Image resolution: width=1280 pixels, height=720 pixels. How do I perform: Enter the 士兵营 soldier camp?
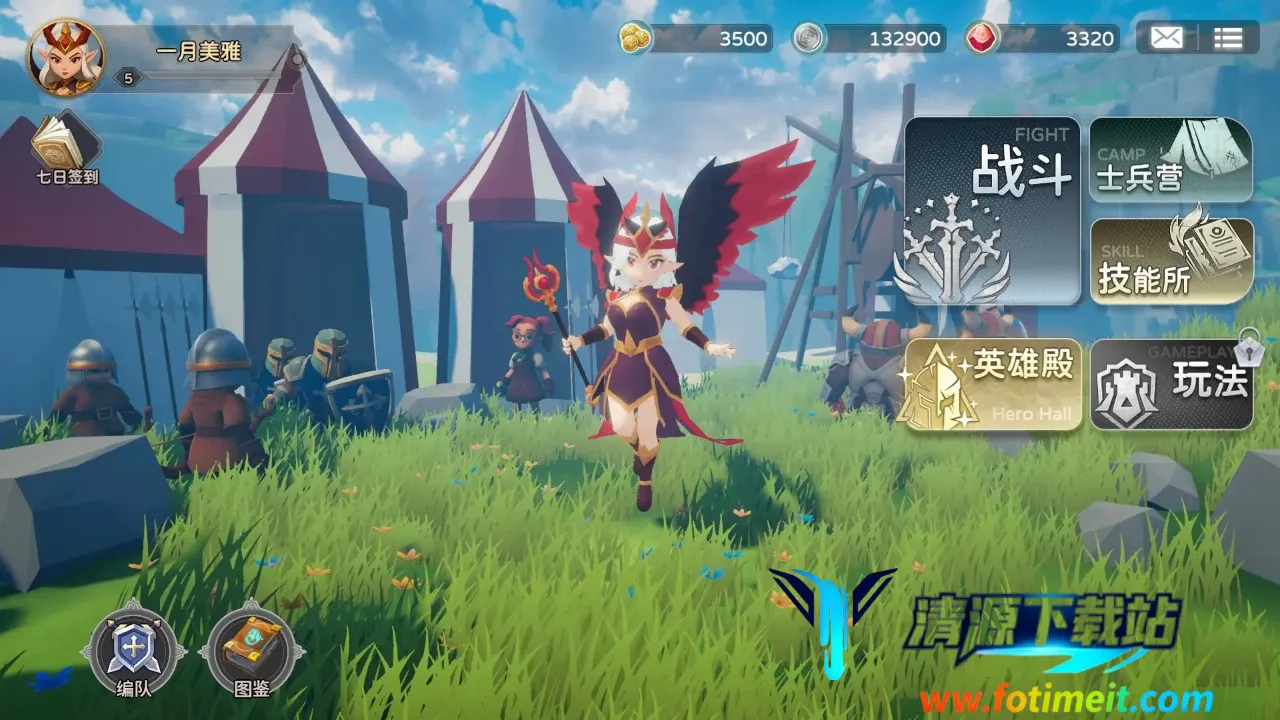(x=1170, y=160)
